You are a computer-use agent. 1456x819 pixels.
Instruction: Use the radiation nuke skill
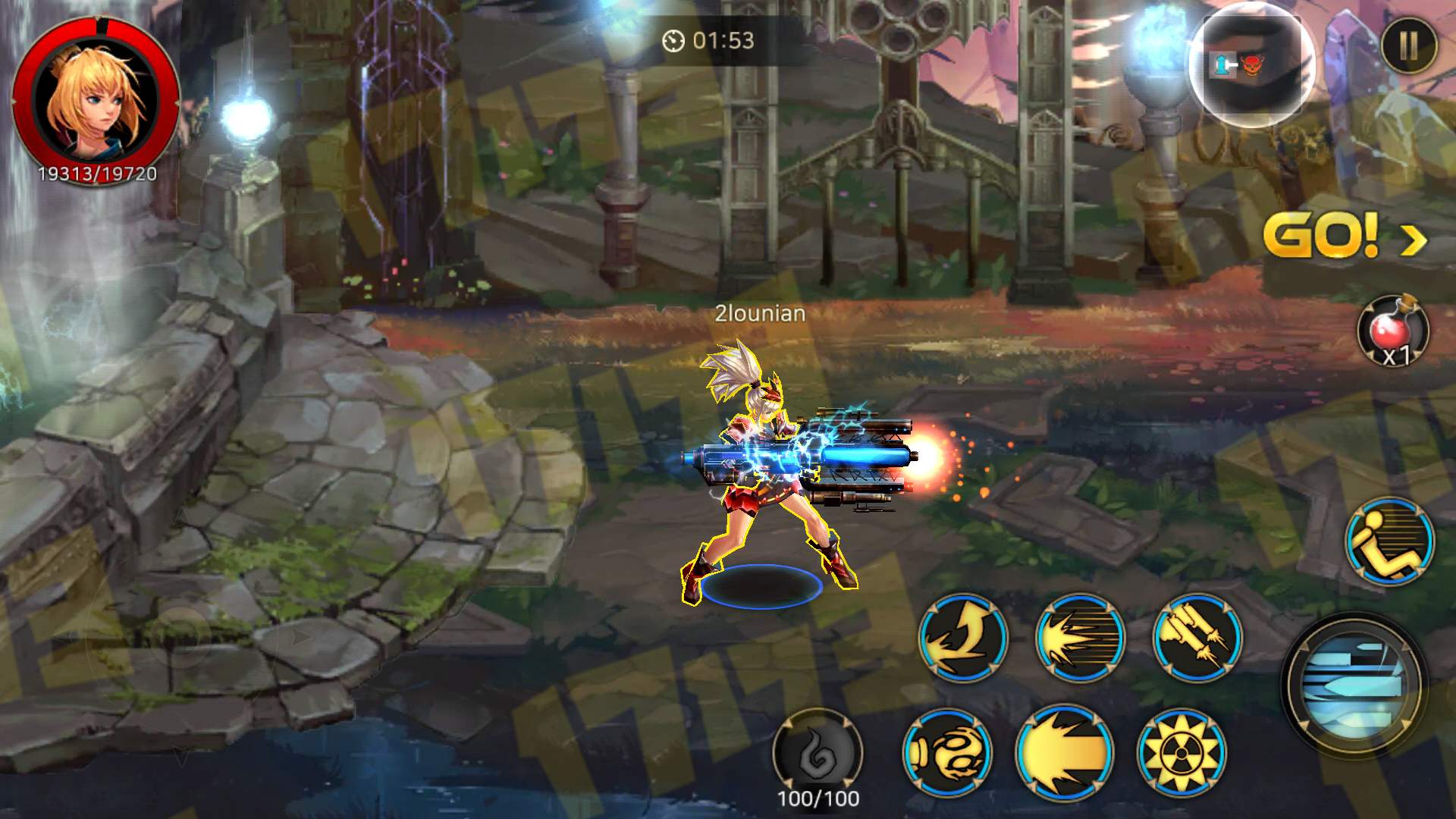coord(1181,752)
